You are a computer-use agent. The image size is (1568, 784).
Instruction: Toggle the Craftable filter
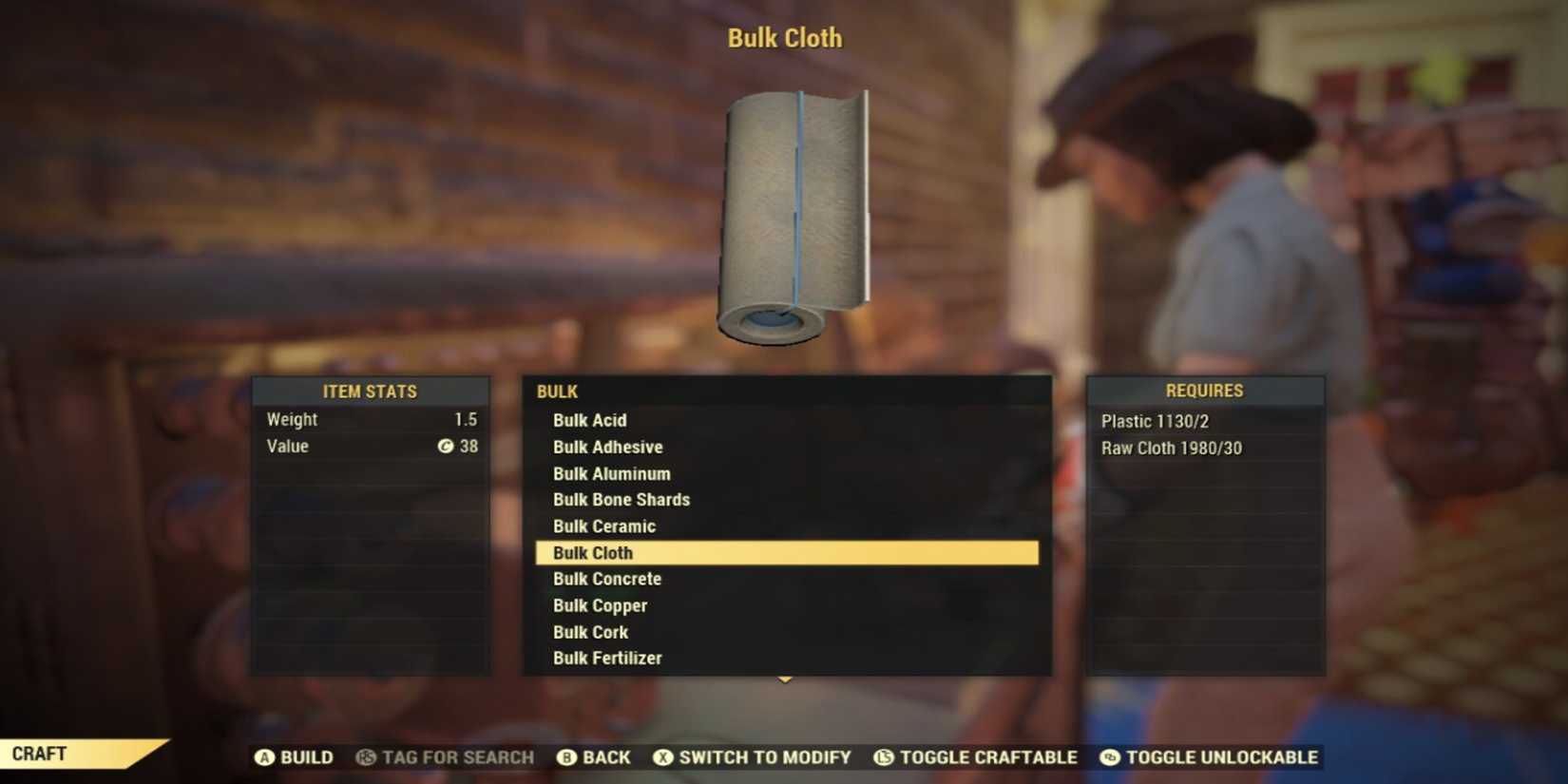tap(977, 757)
